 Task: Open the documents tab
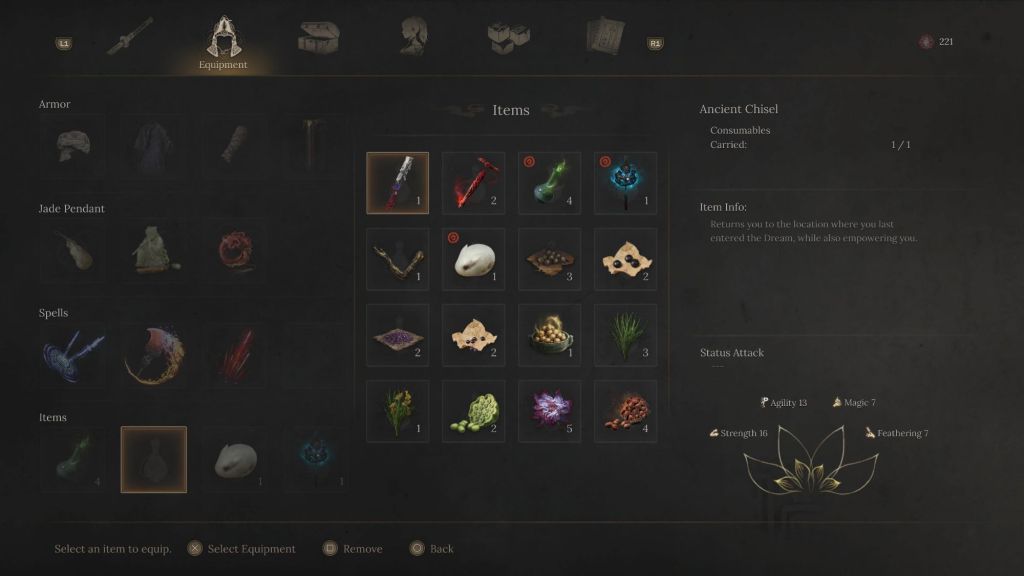tap(605, 37)
